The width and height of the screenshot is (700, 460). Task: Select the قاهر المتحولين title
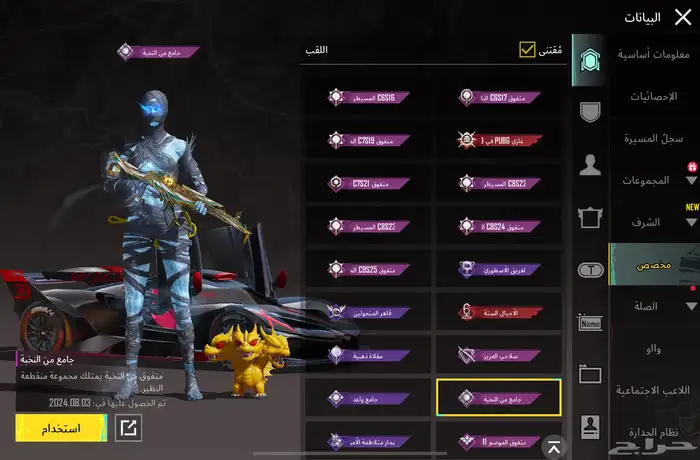(367, 311)
